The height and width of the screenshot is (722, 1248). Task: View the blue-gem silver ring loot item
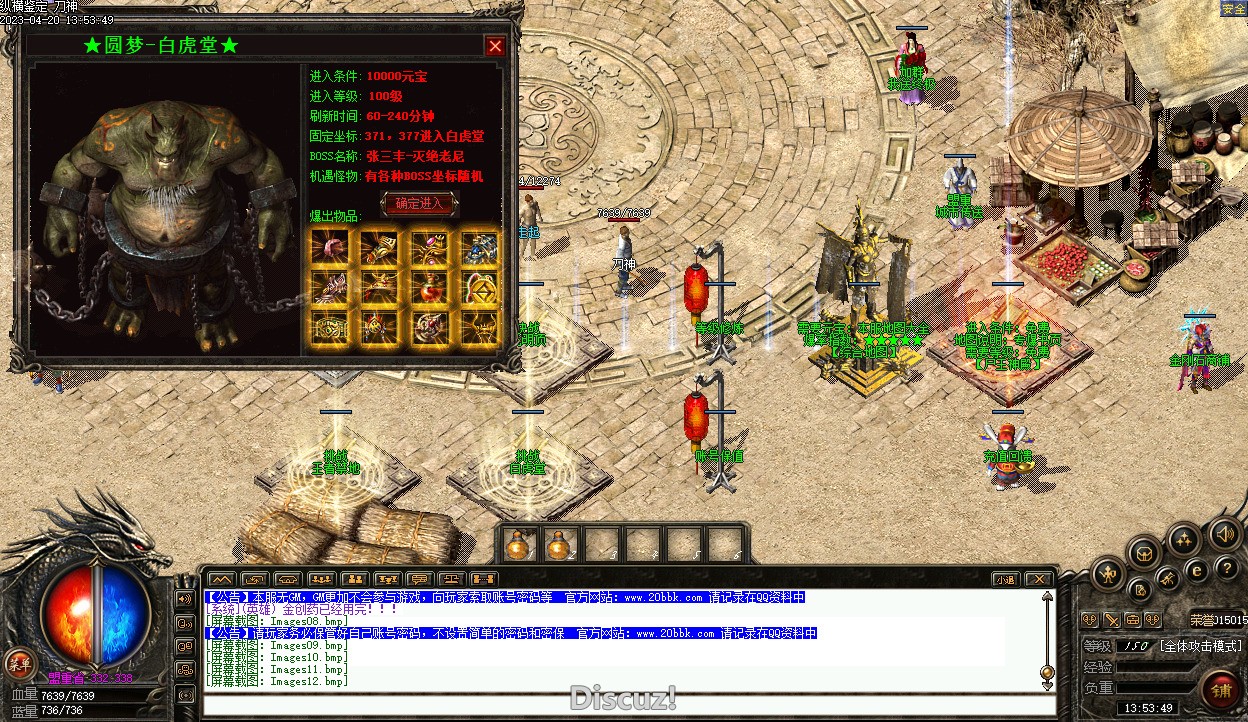(480, 247)
